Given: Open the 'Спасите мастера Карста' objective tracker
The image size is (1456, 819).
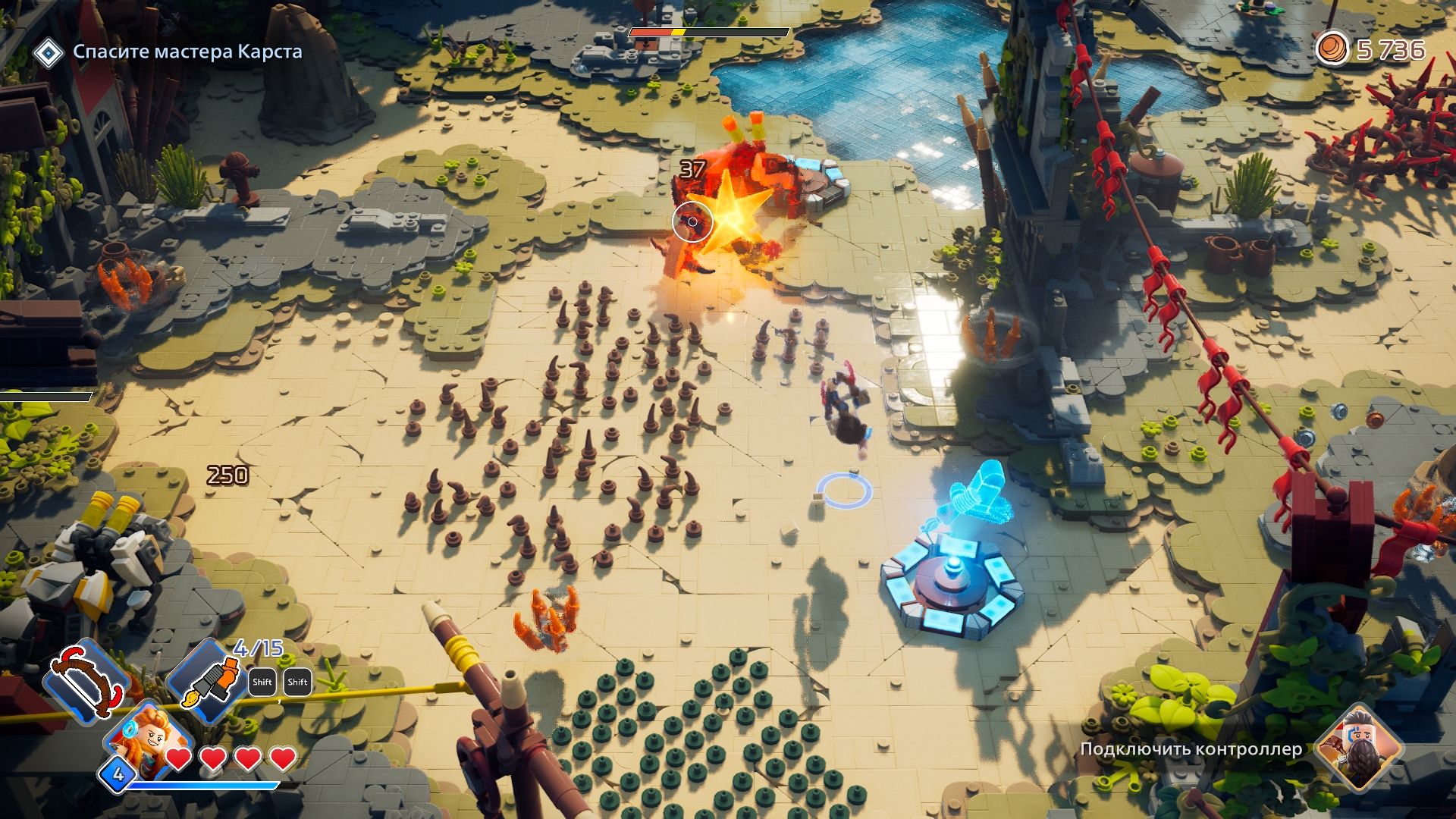Looking at the screenshot, I should point(187,52).
